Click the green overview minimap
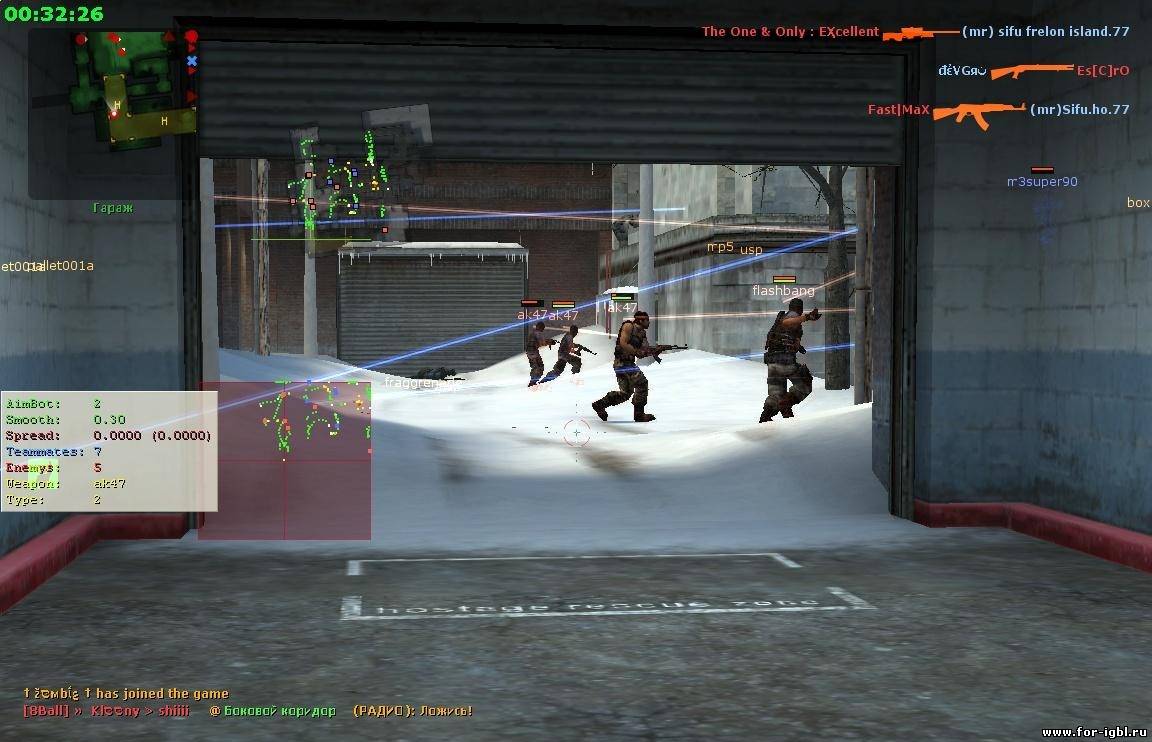 click(131, 87)
